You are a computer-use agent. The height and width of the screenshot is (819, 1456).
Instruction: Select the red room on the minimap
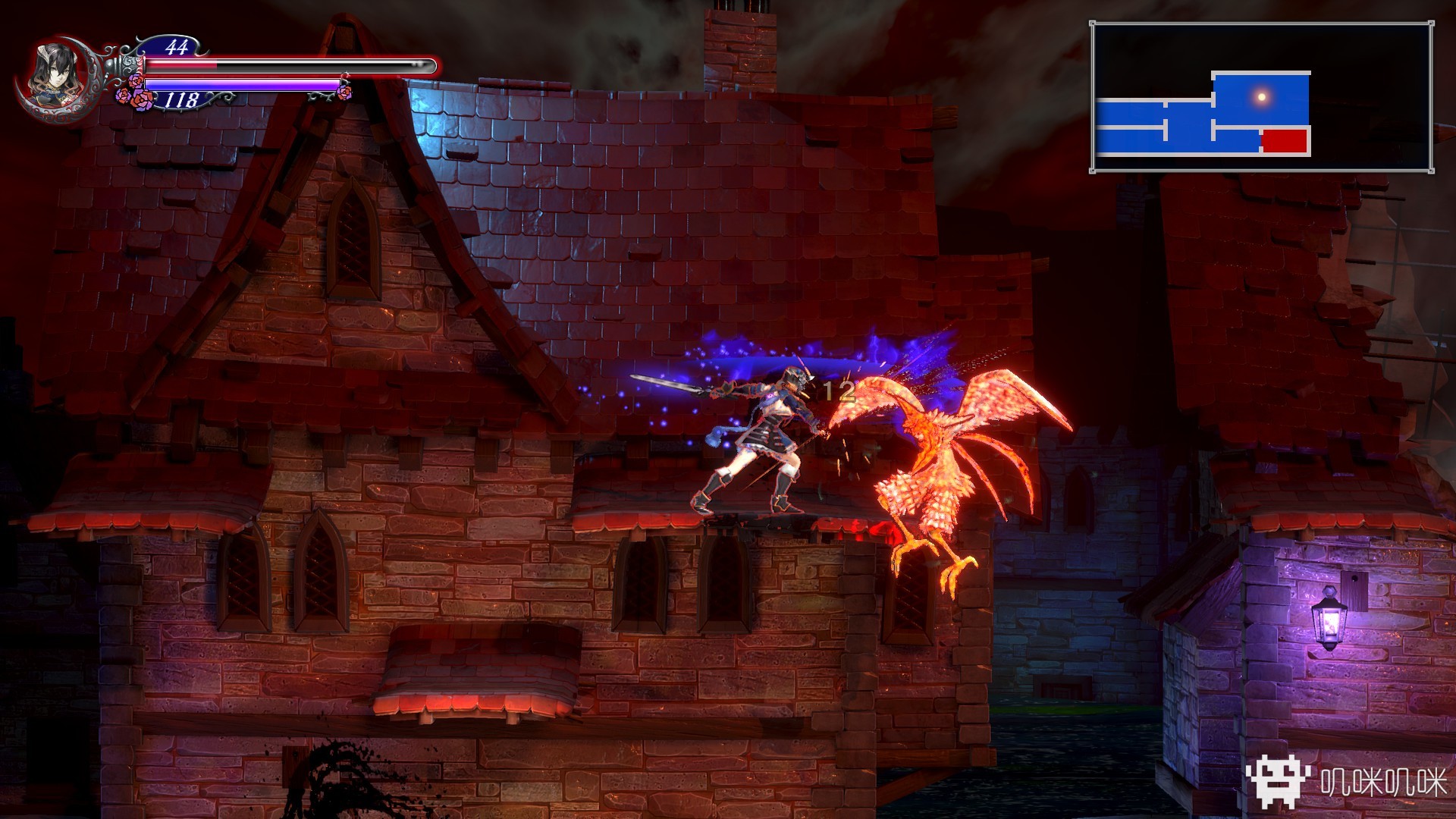(x=1285, y=141)
